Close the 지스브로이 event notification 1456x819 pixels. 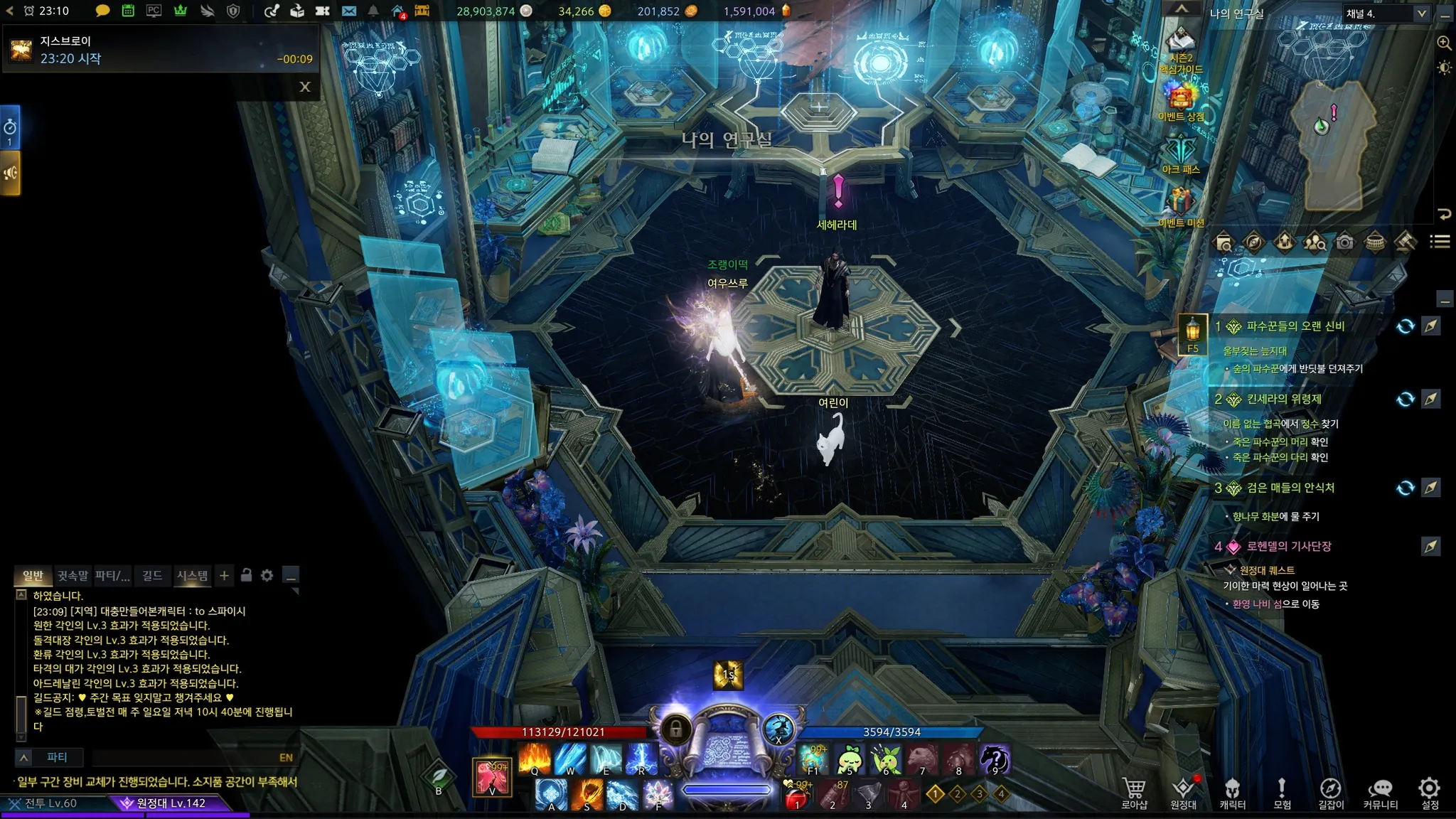point(305,87)
